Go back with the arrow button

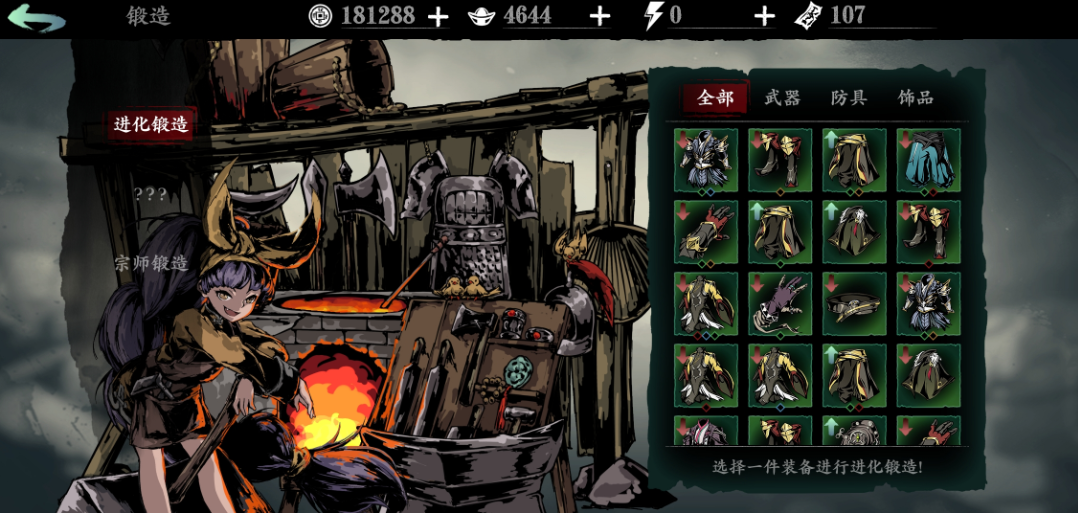pos(37,17)
